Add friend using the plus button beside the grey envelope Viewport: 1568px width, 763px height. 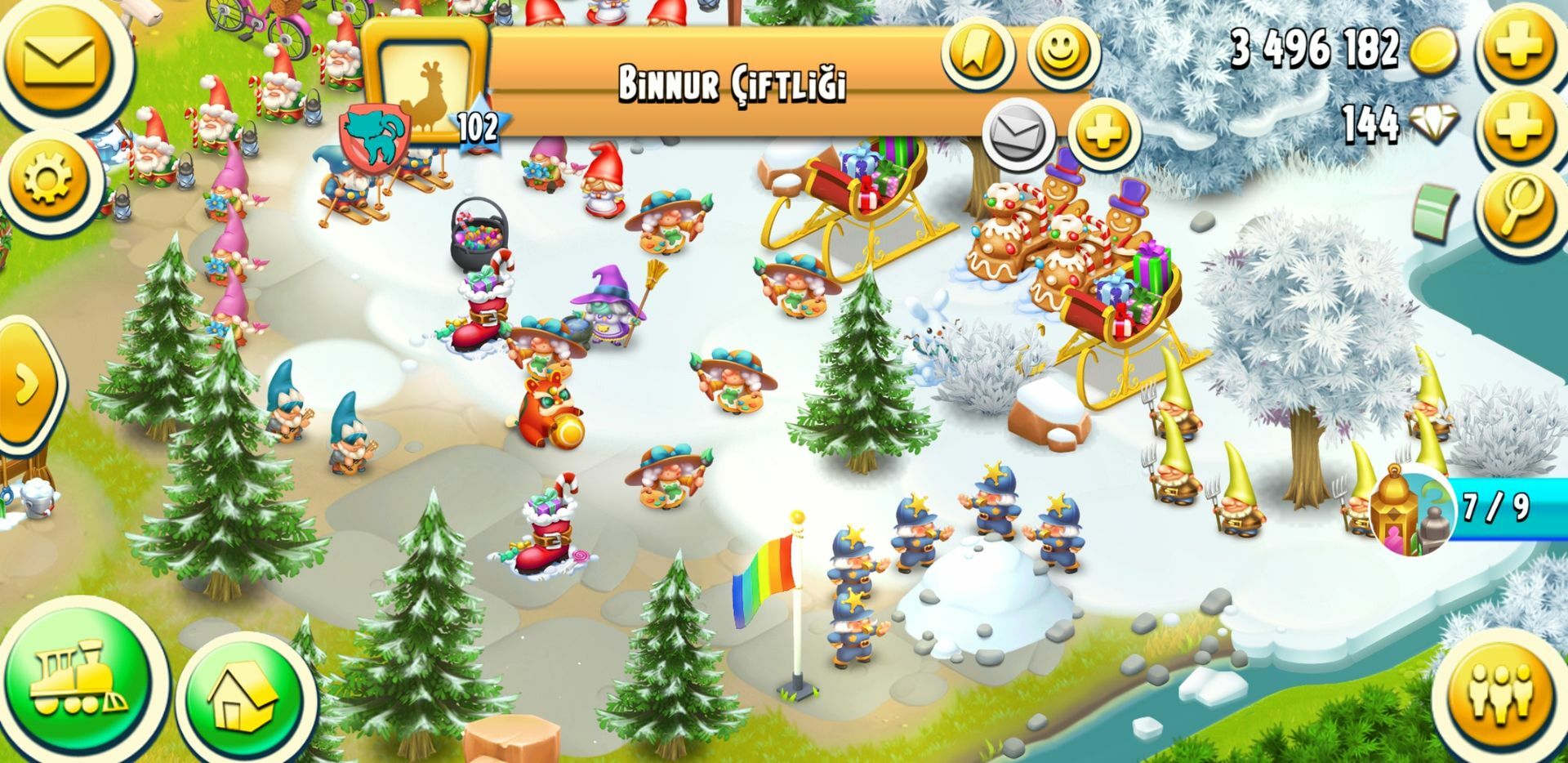tap(1102, 132)
